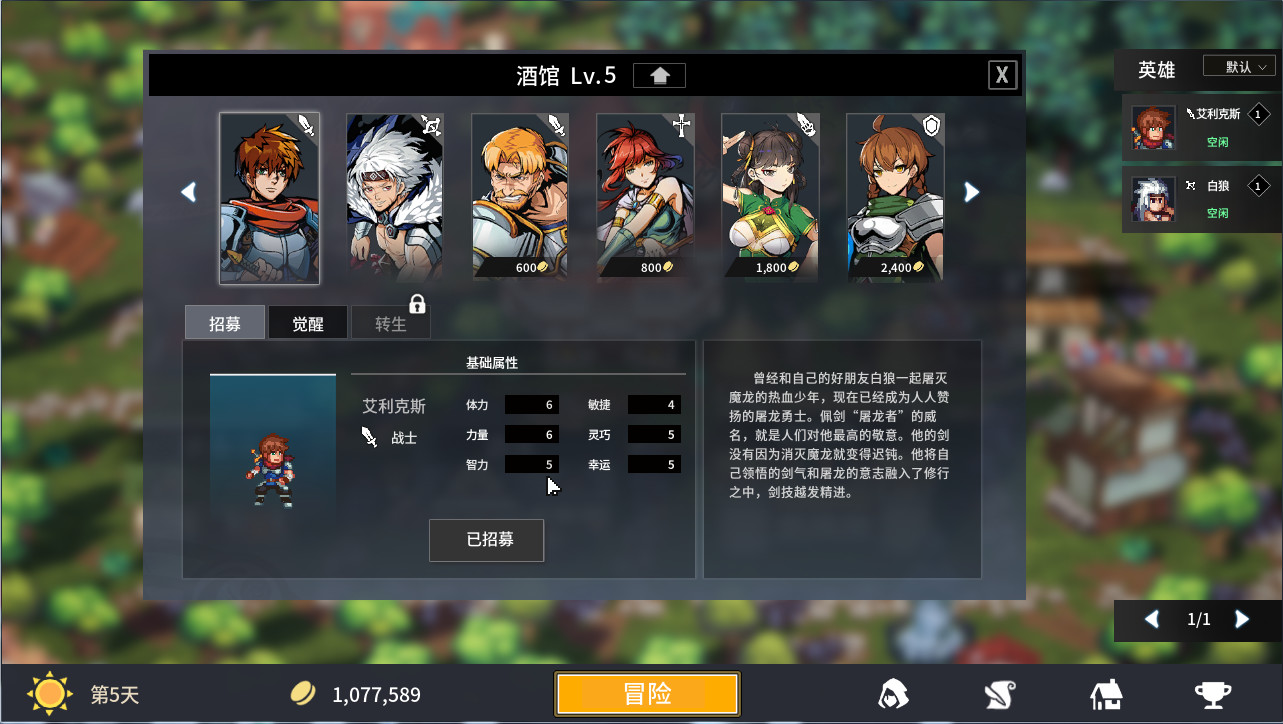Select the 600-gold hero portrait
This screenshot has height=724, width=1283.
click(x=520, y=190)
